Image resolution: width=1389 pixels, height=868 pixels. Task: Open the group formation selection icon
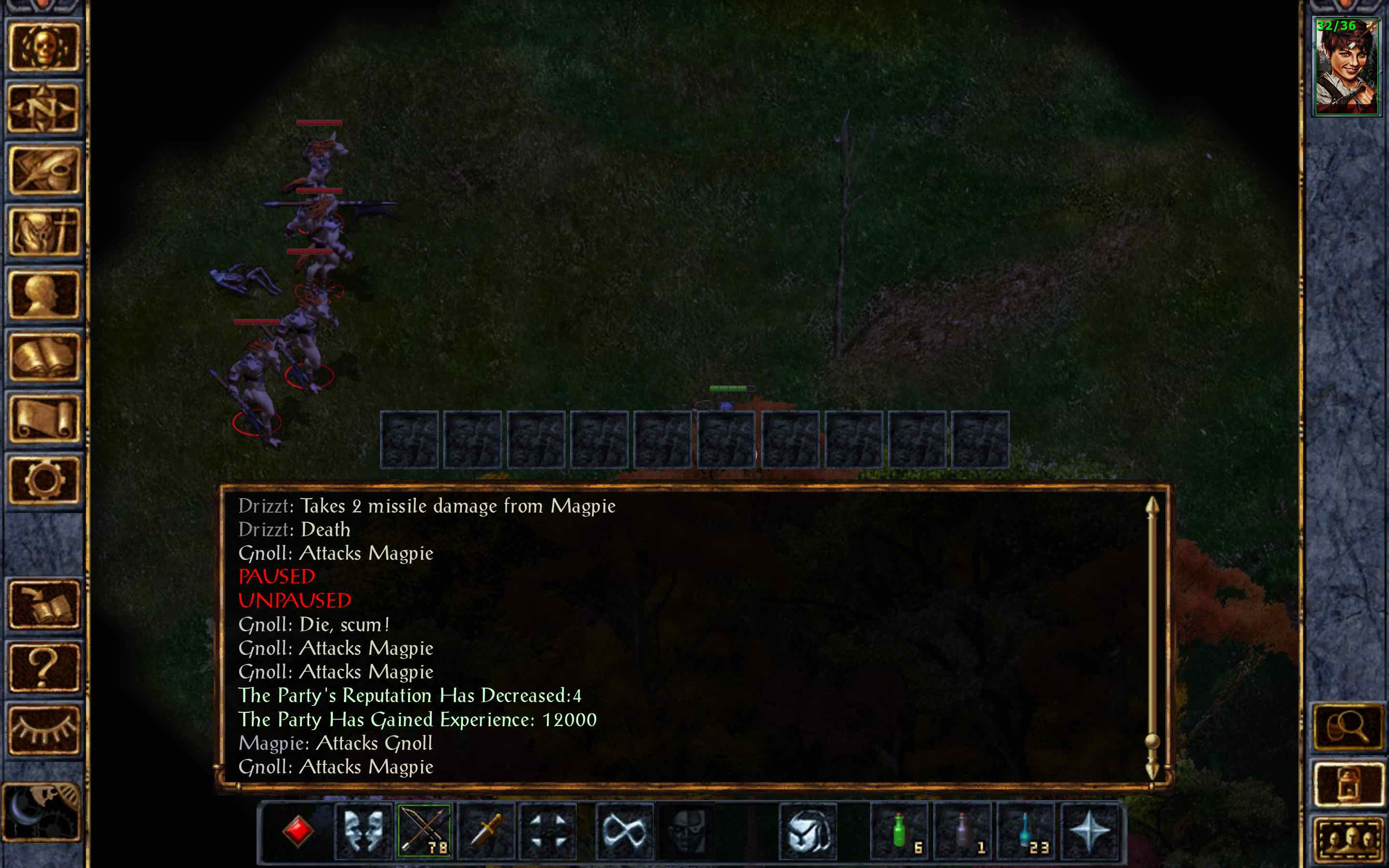(x=548, y=831)
